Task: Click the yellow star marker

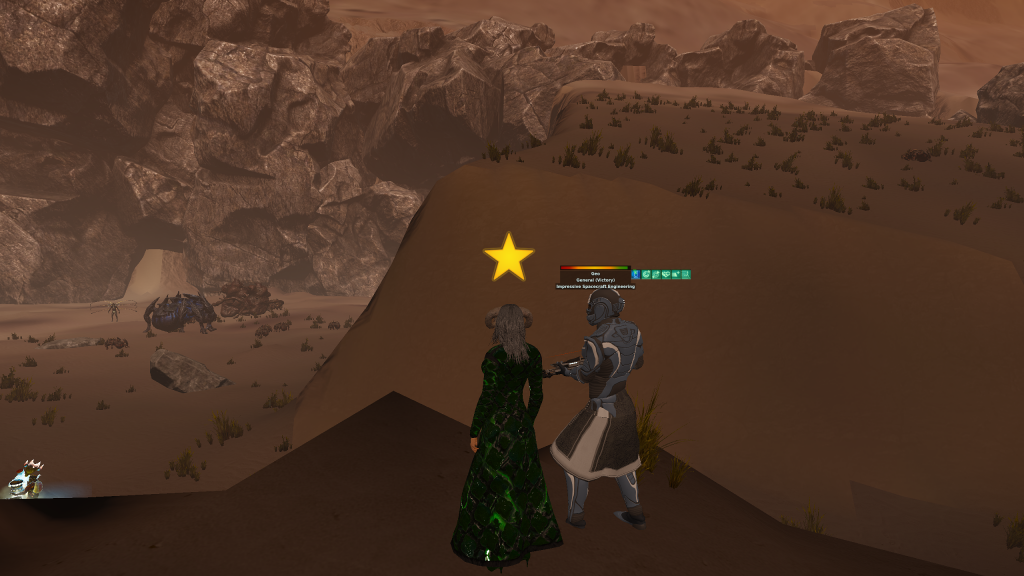Action: point(508,258)
